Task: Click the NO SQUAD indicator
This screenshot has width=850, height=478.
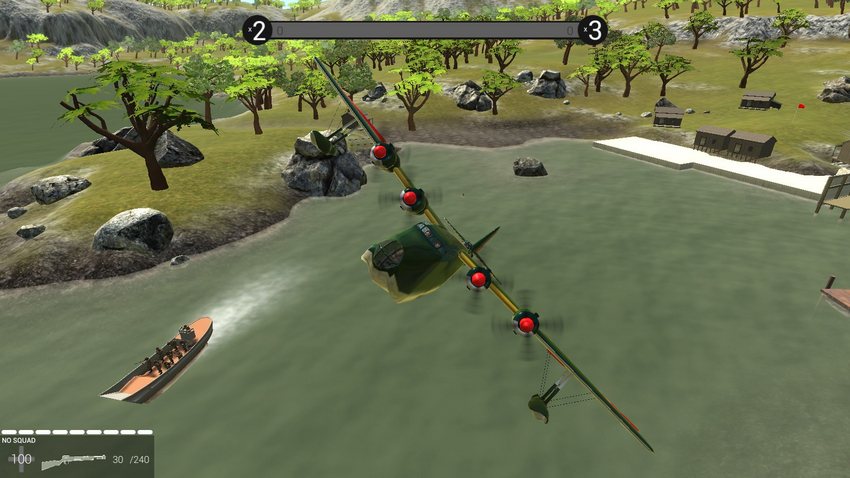Action: (x=19, y=440)
